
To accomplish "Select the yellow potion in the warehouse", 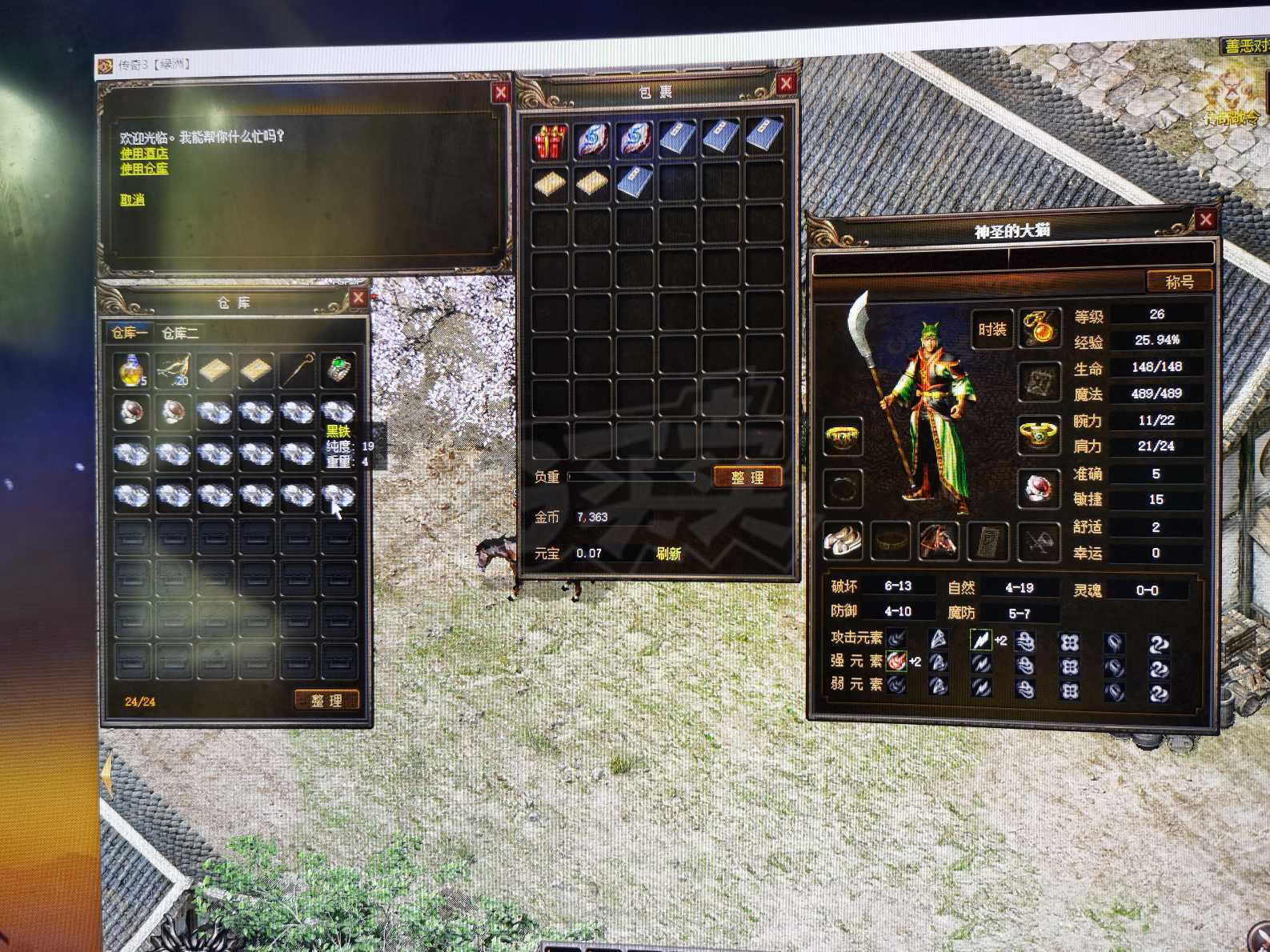I will (x=131, y=370).
